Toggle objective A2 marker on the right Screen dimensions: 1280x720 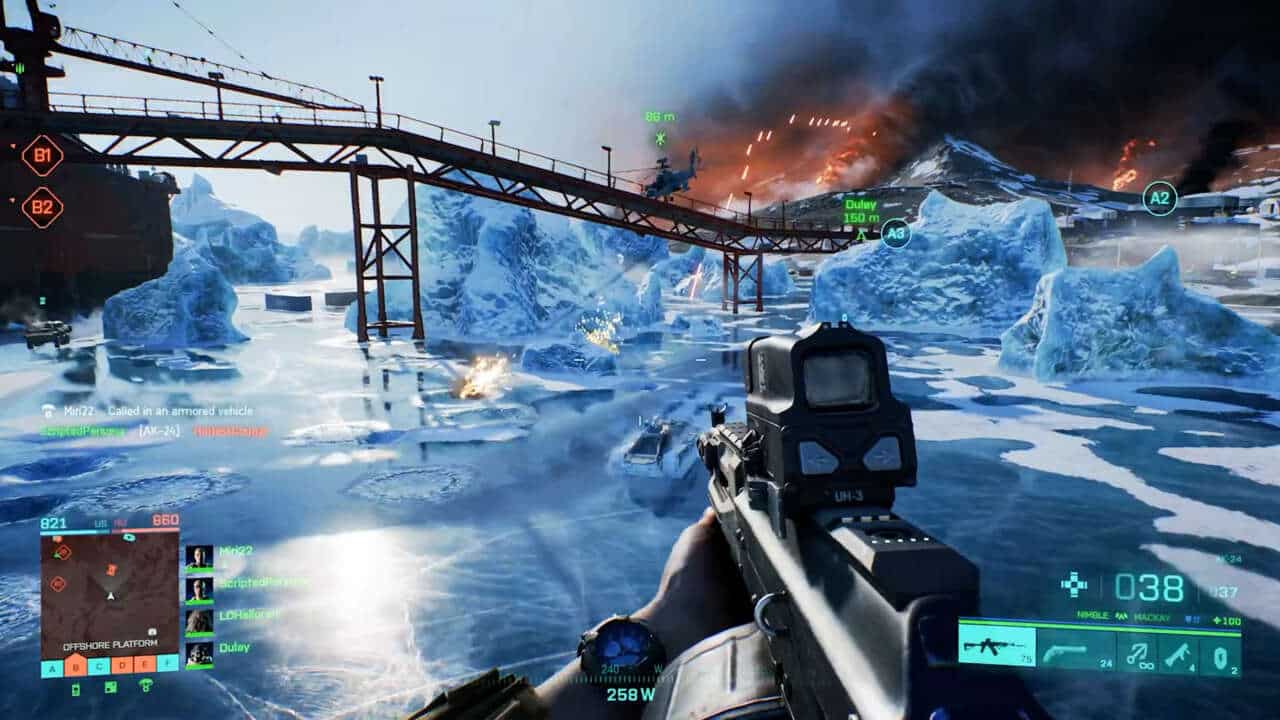1162,199
